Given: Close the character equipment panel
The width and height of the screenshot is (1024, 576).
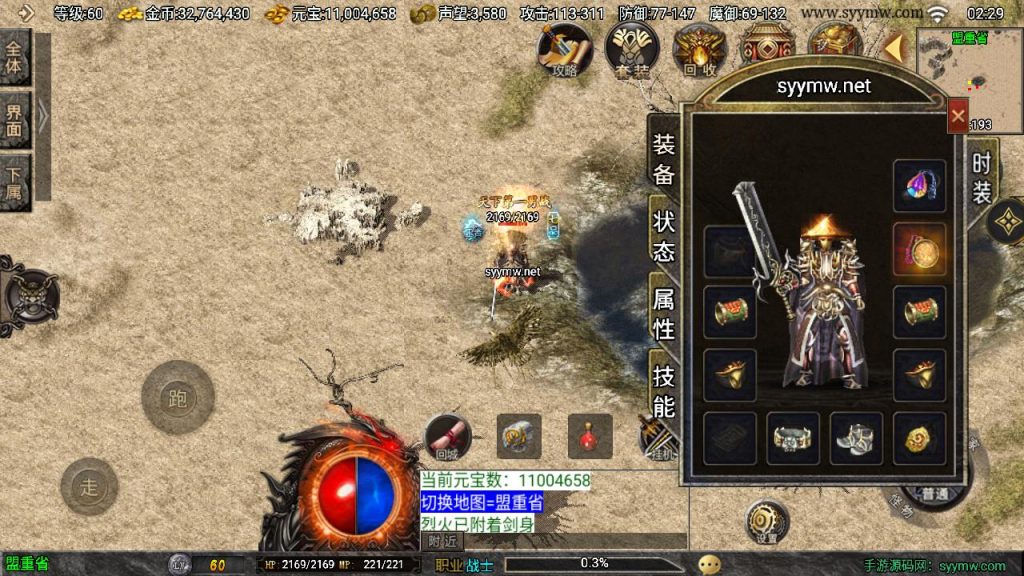Looking at the screenshot, I should tap(957, 116).
